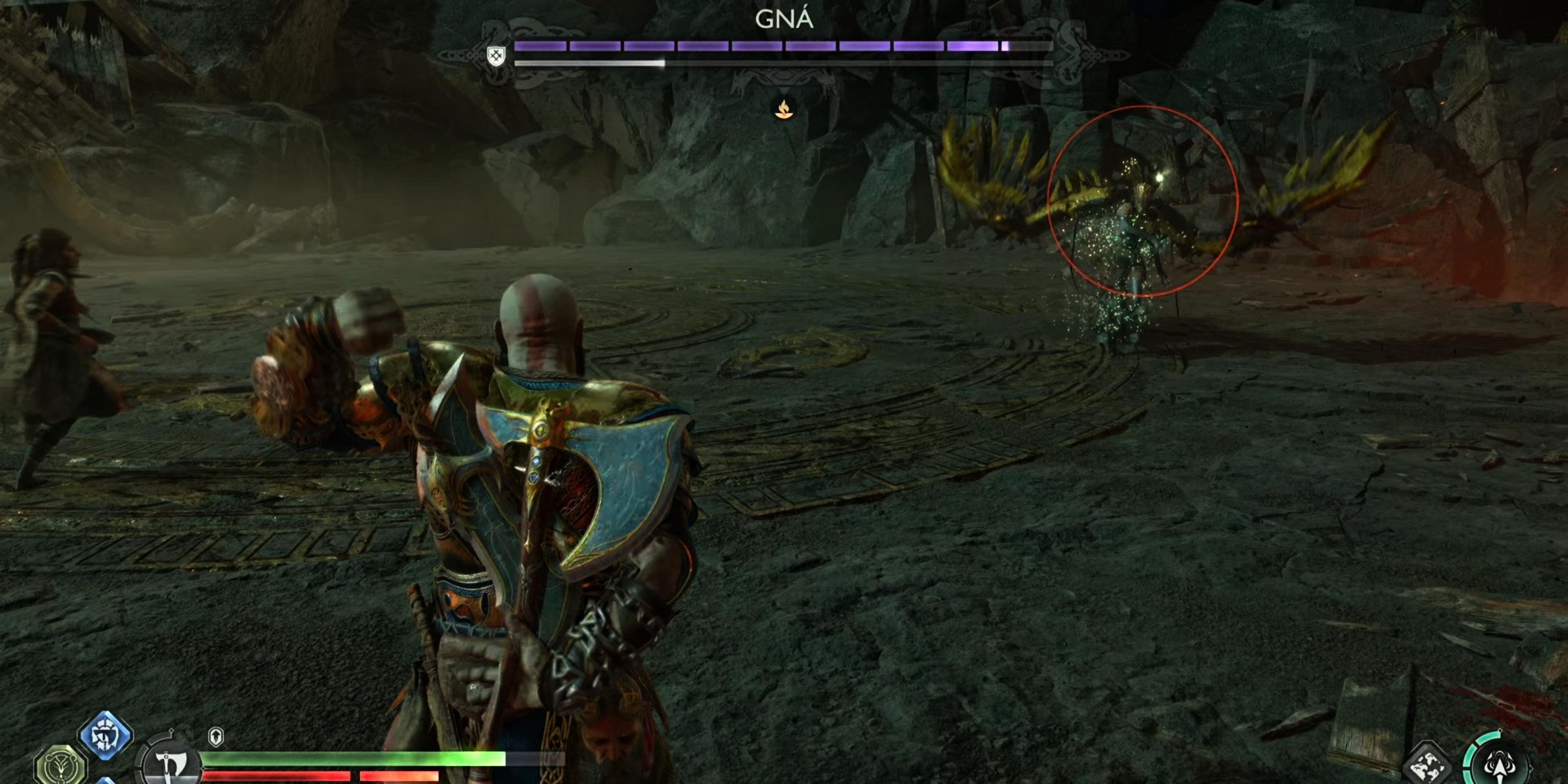The image size is (1568, 784).
Task: Click the GNÁ boss name title
Action: (784, 18)
